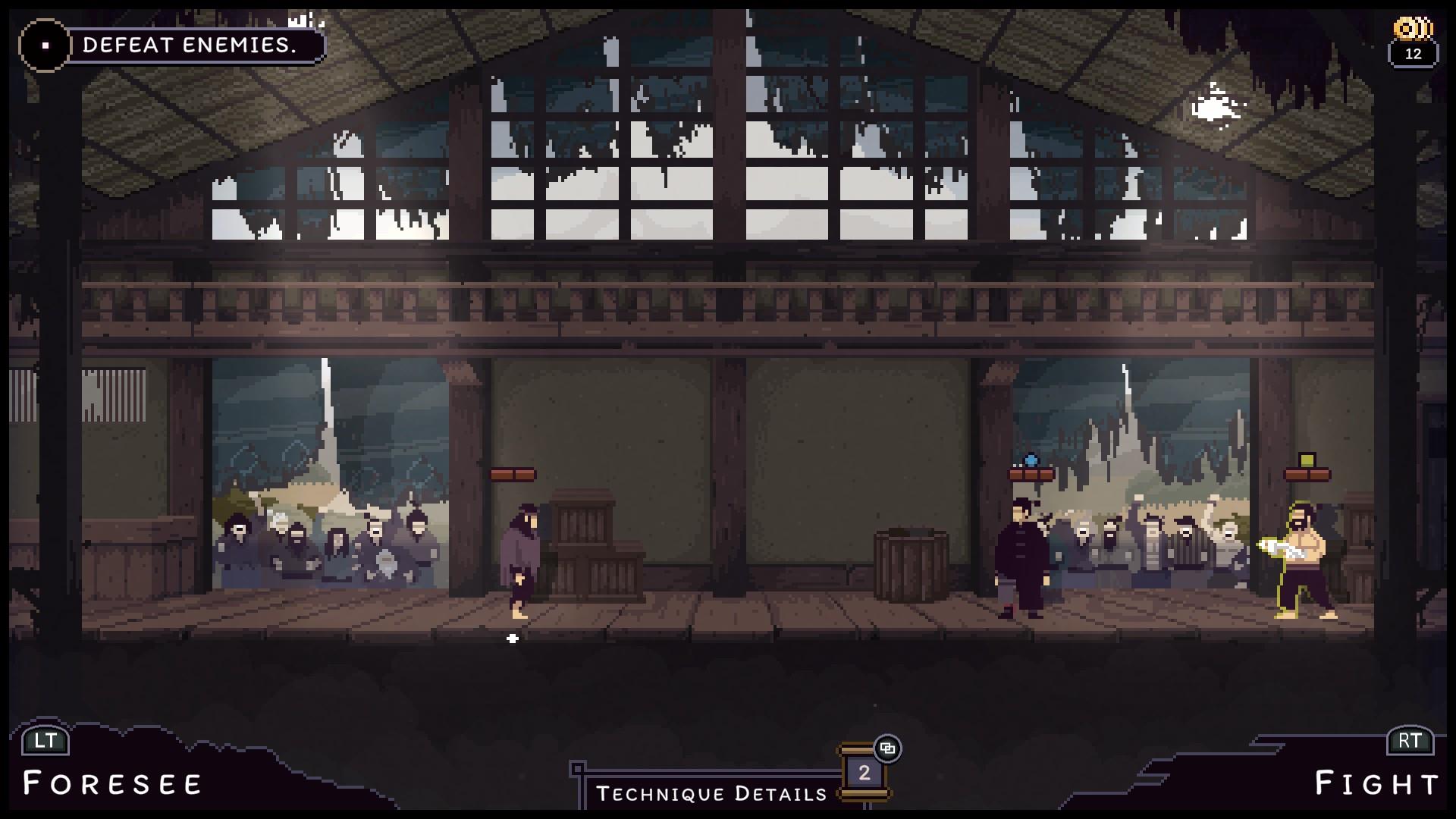Start combat with the Fight label
This screenshot has width=1456, height=819.
[x=1376, y=783]
